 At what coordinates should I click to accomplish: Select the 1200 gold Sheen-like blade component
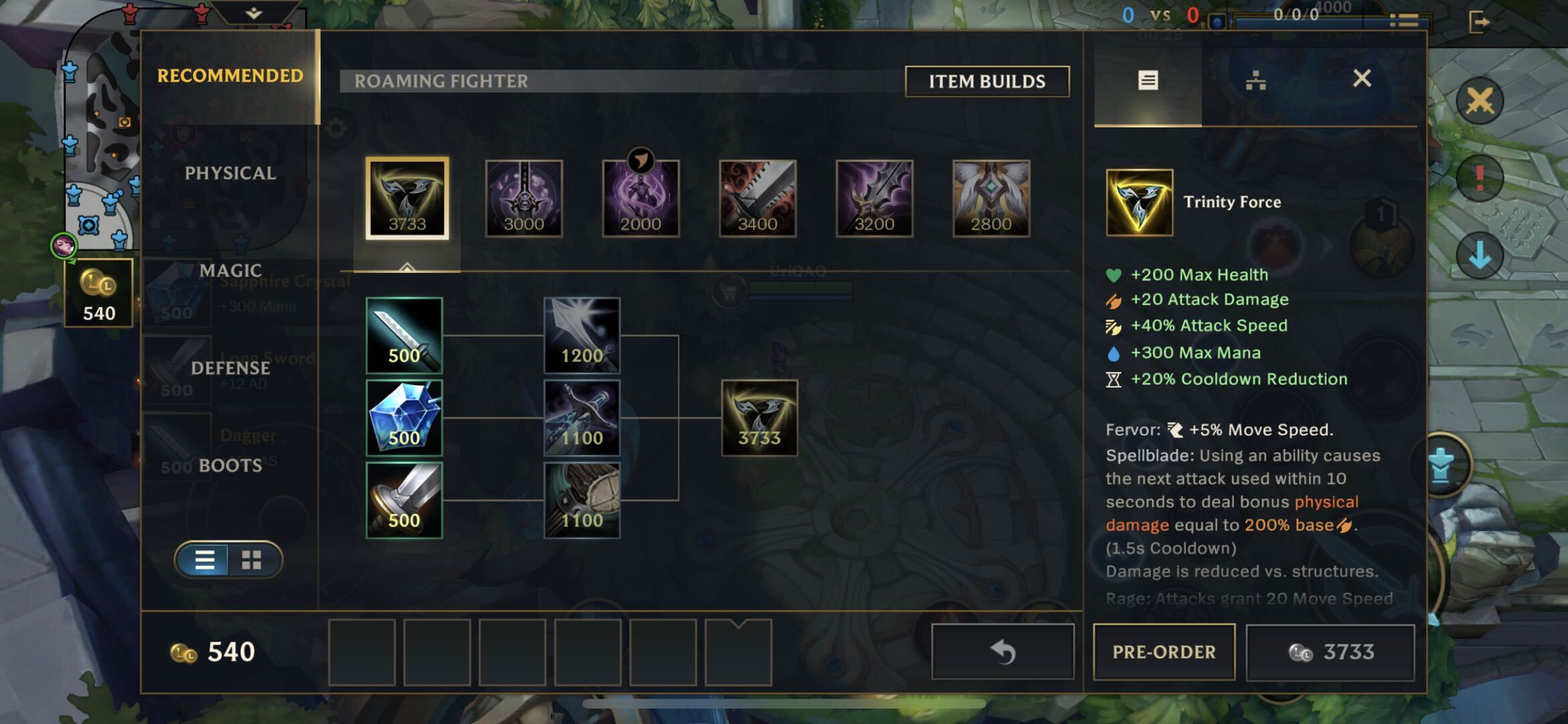581,335
